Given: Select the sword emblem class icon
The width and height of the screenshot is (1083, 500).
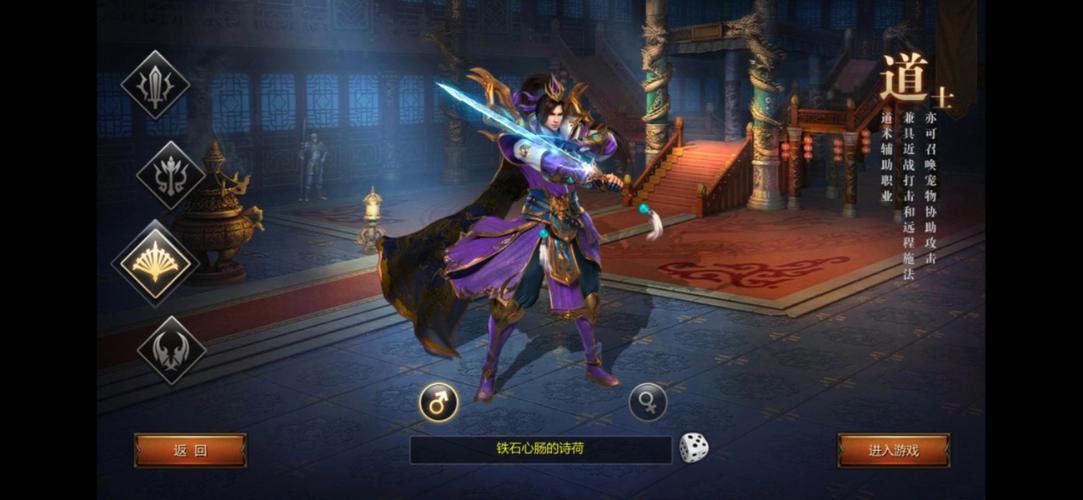Looking at the screenshot, I should 155,86.
